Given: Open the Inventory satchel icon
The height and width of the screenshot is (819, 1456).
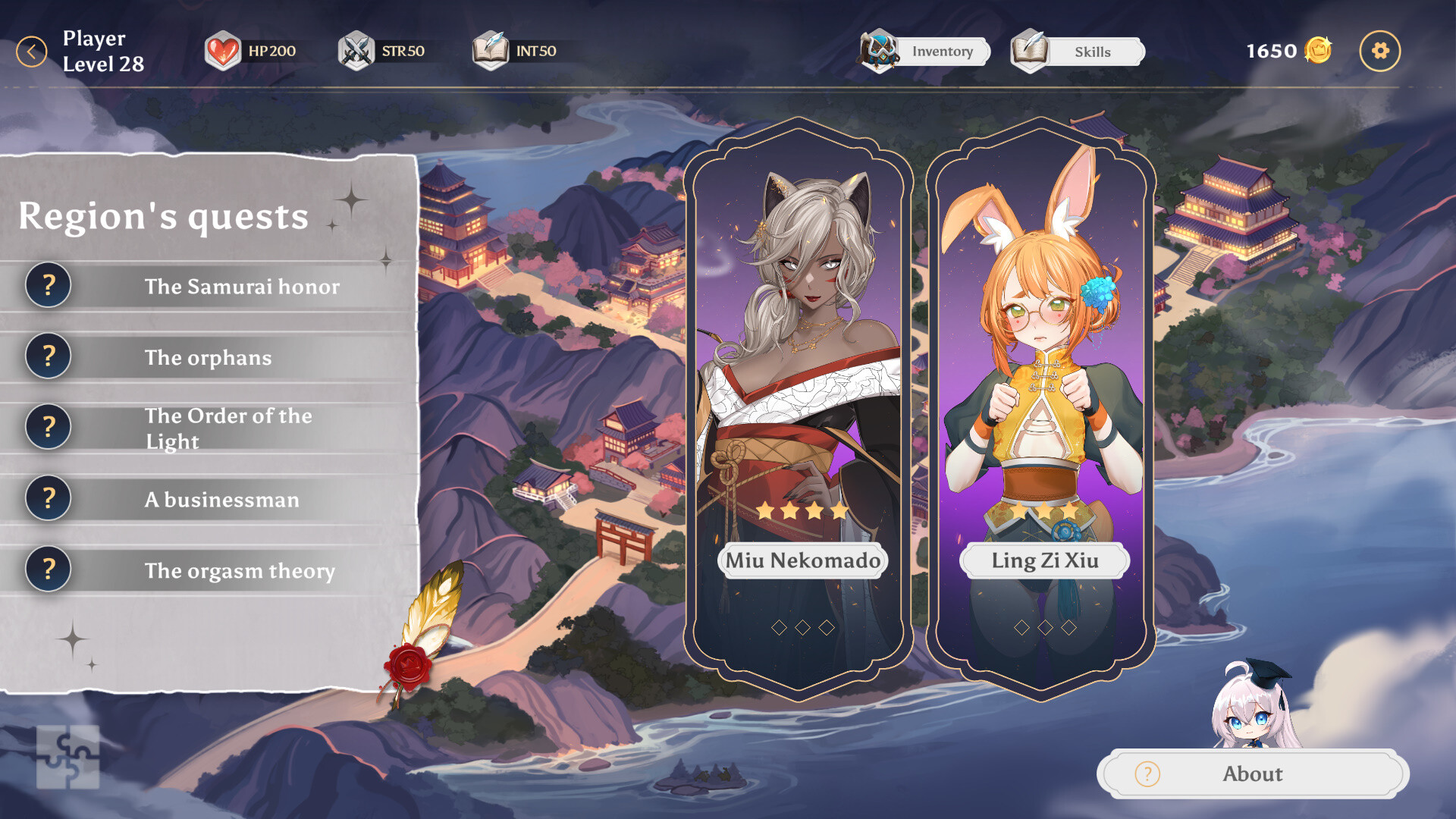Looking at the screenshot, I should [878, 51].
